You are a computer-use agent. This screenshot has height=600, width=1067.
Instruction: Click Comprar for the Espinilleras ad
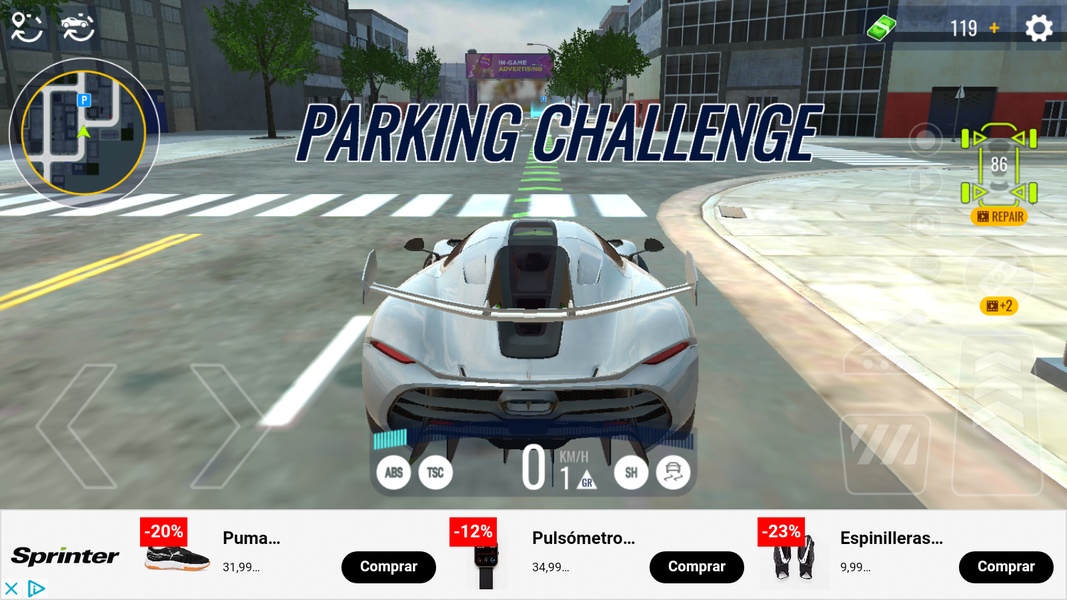1005,567
